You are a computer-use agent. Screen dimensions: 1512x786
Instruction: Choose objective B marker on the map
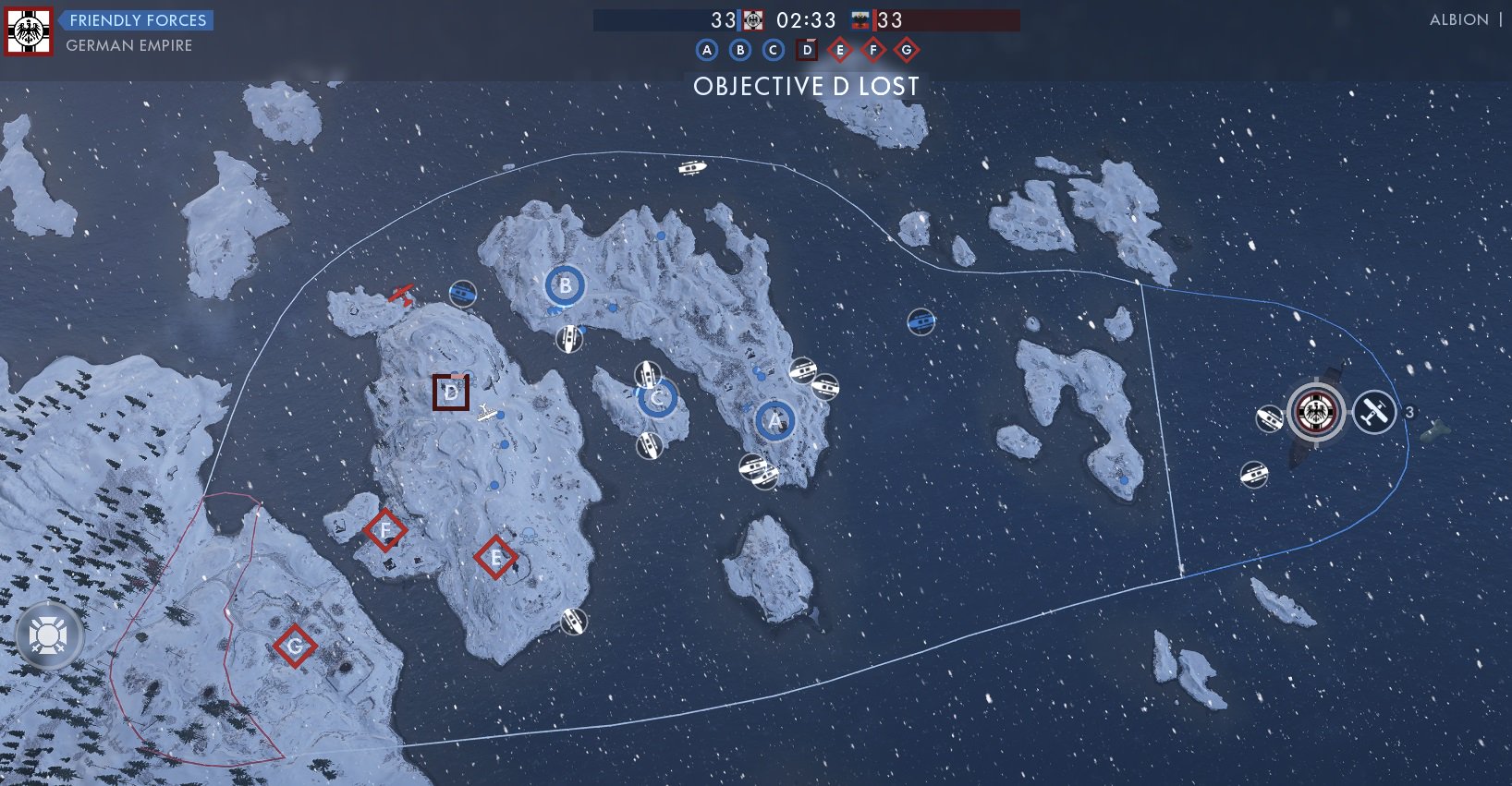pos(565,286)
